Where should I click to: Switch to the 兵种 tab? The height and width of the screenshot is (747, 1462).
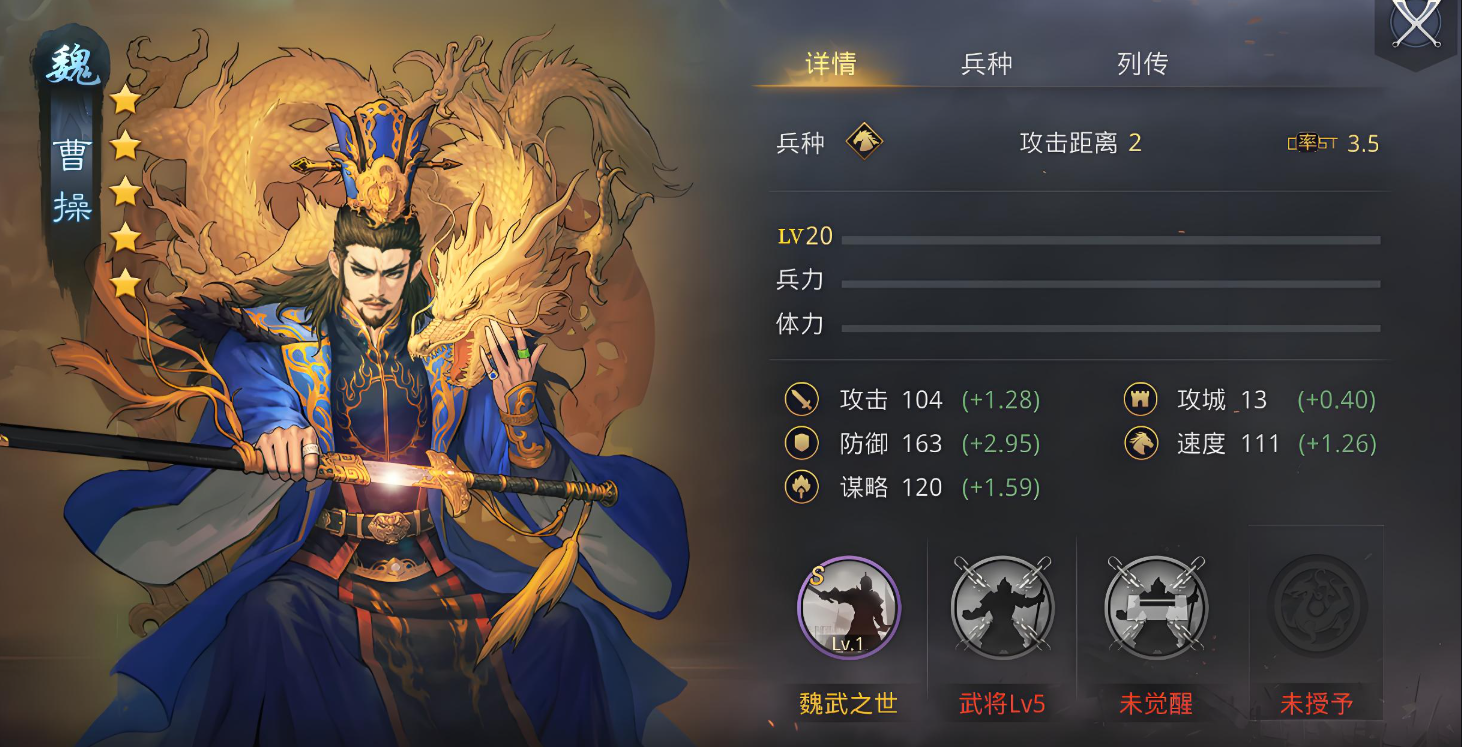click(x=986, y=63)
